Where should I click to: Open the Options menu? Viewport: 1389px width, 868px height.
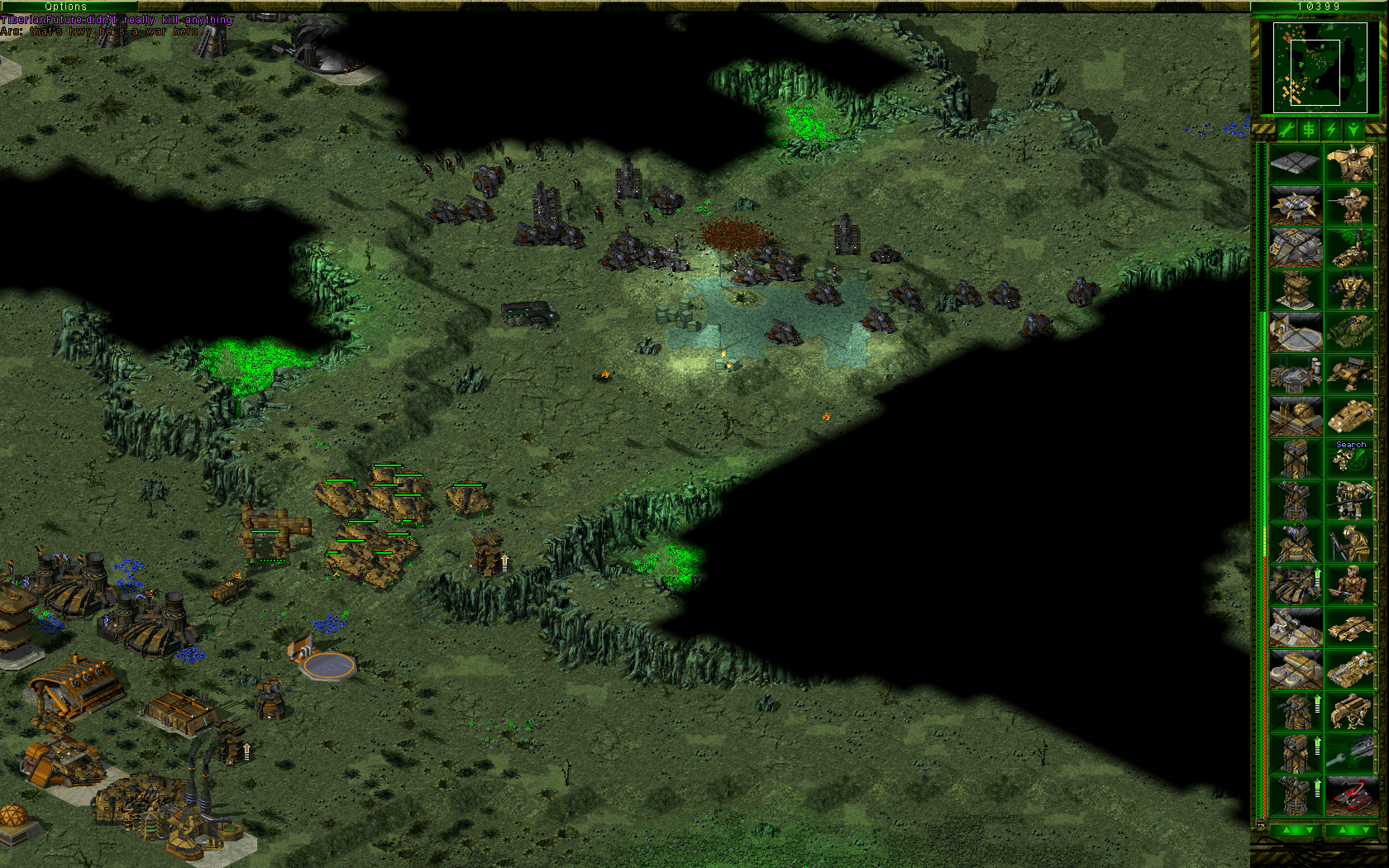tap(66, 6)
